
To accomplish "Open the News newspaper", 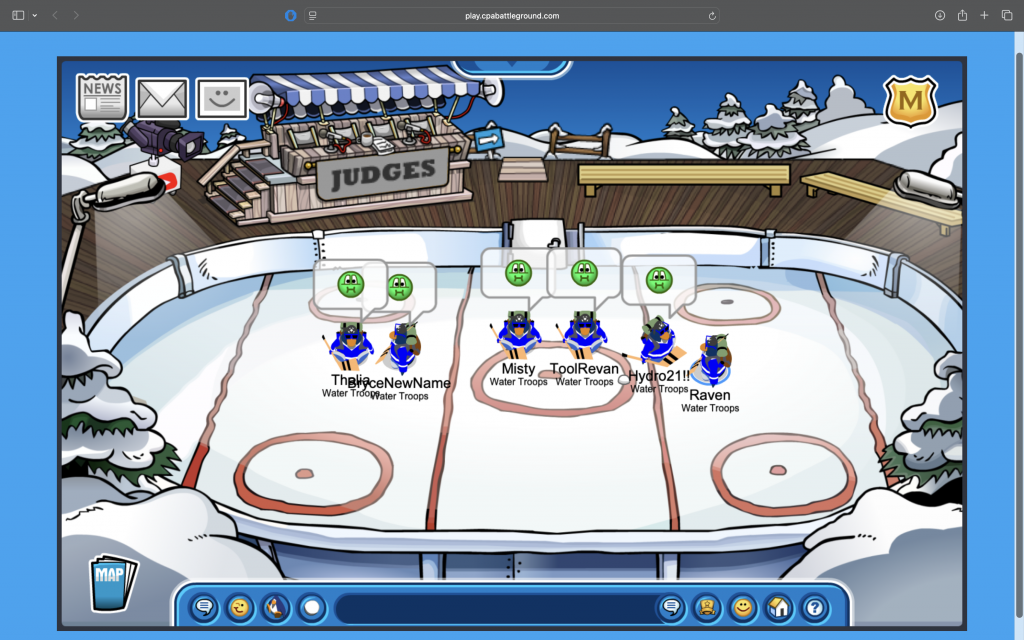I will 103,97.
